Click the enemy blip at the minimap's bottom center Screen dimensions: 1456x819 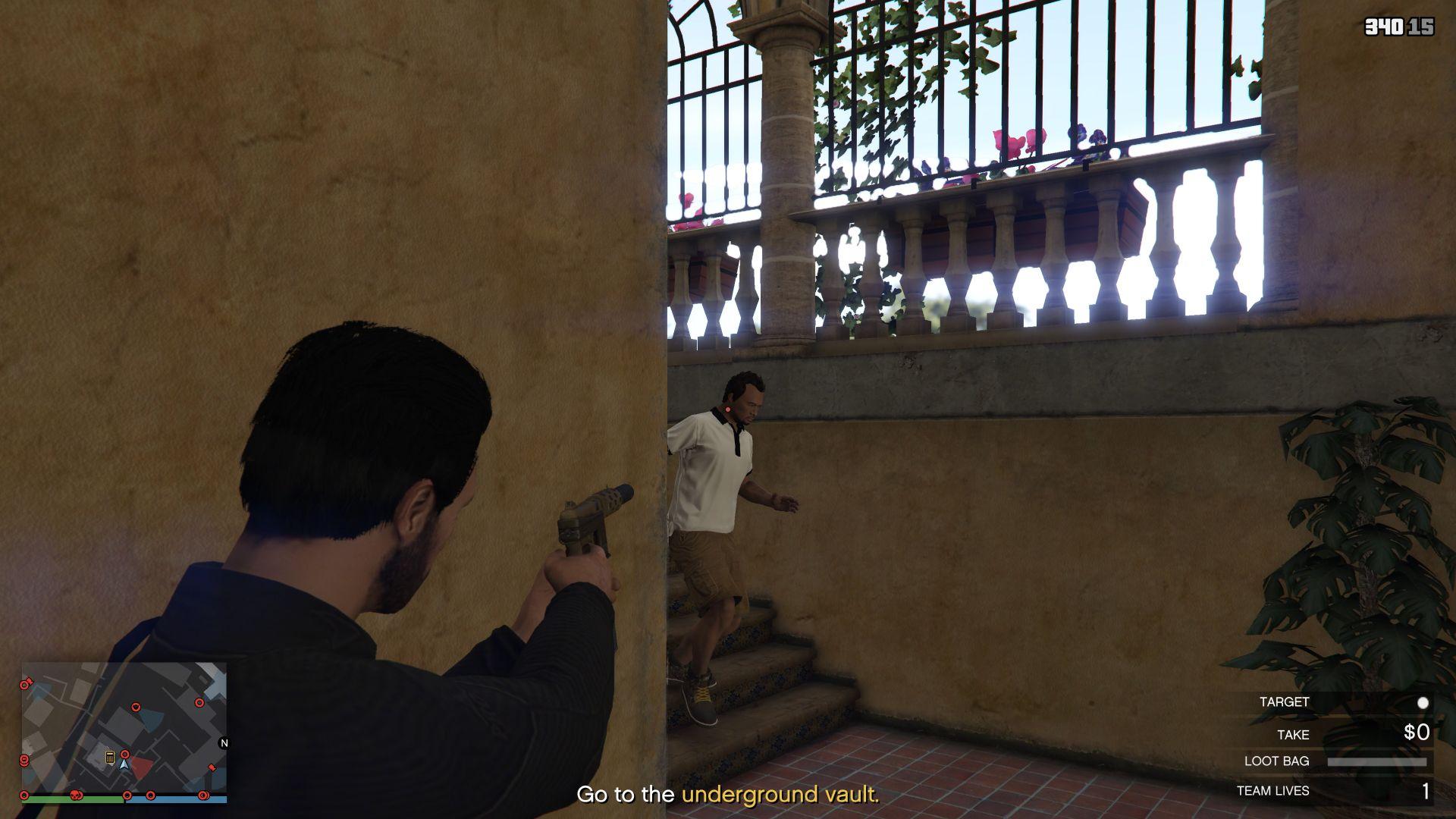coord(127,795)
